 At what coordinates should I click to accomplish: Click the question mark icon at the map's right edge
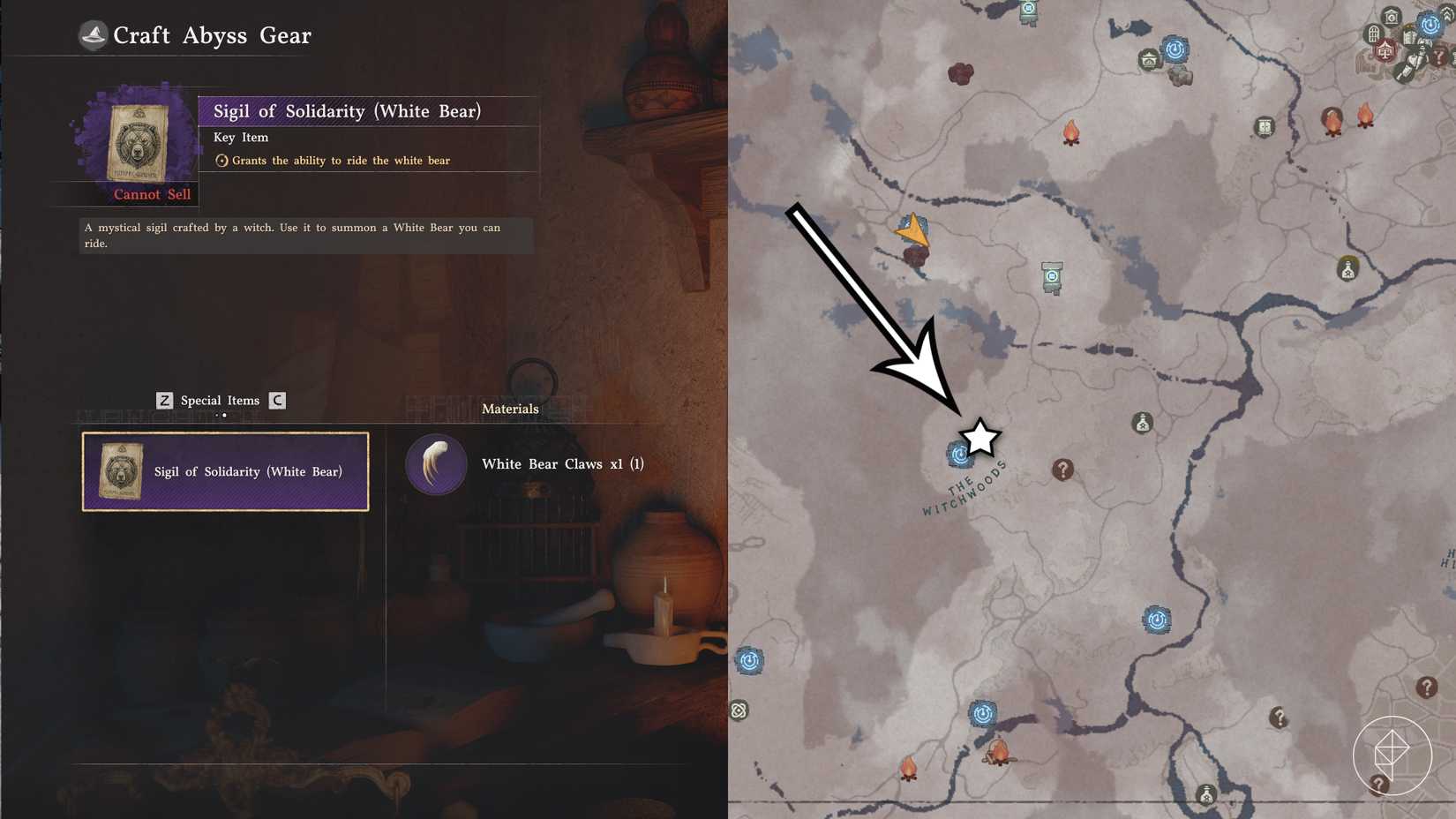1427,687
